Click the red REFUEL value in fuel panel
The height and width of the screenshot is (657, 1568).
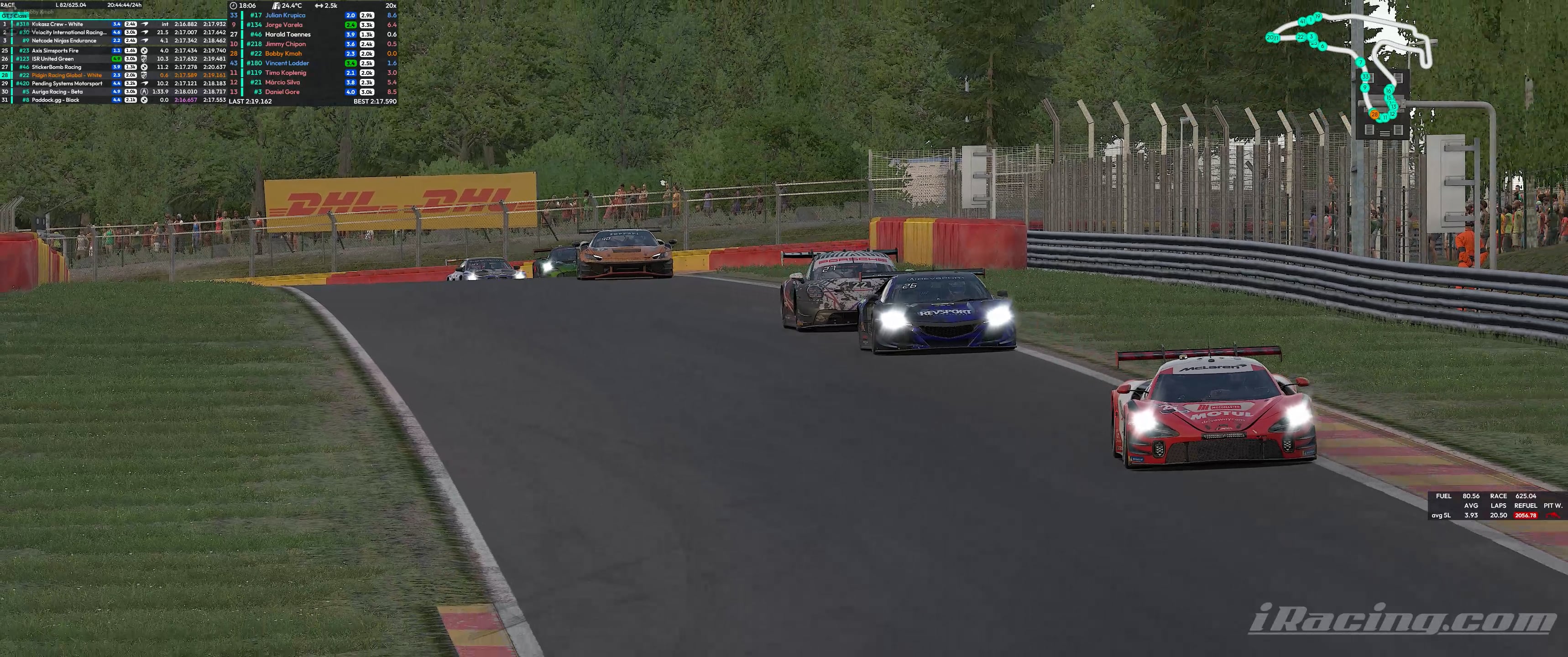point(1526,515)
